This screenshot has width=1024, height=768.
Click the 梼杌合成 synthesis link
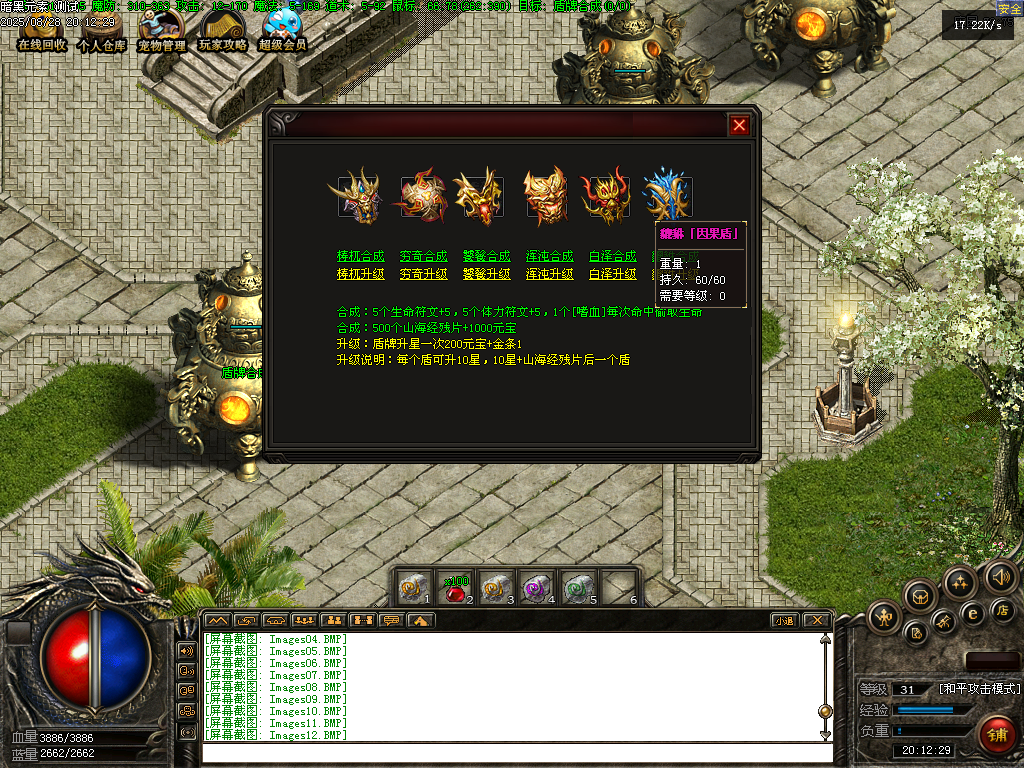click(360, 257)
